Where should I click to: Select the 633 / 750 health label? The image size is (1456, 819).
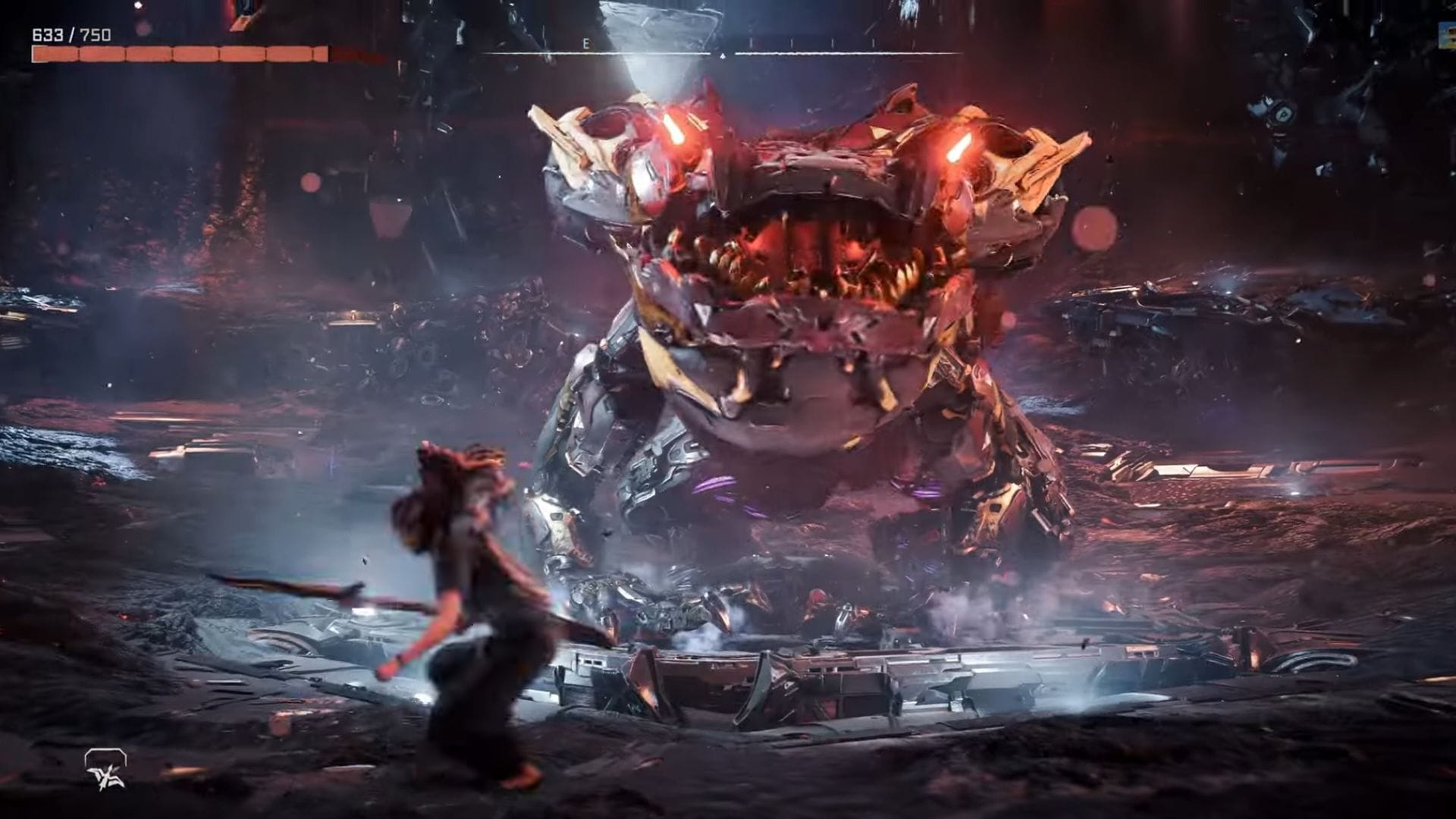point(68,33)
